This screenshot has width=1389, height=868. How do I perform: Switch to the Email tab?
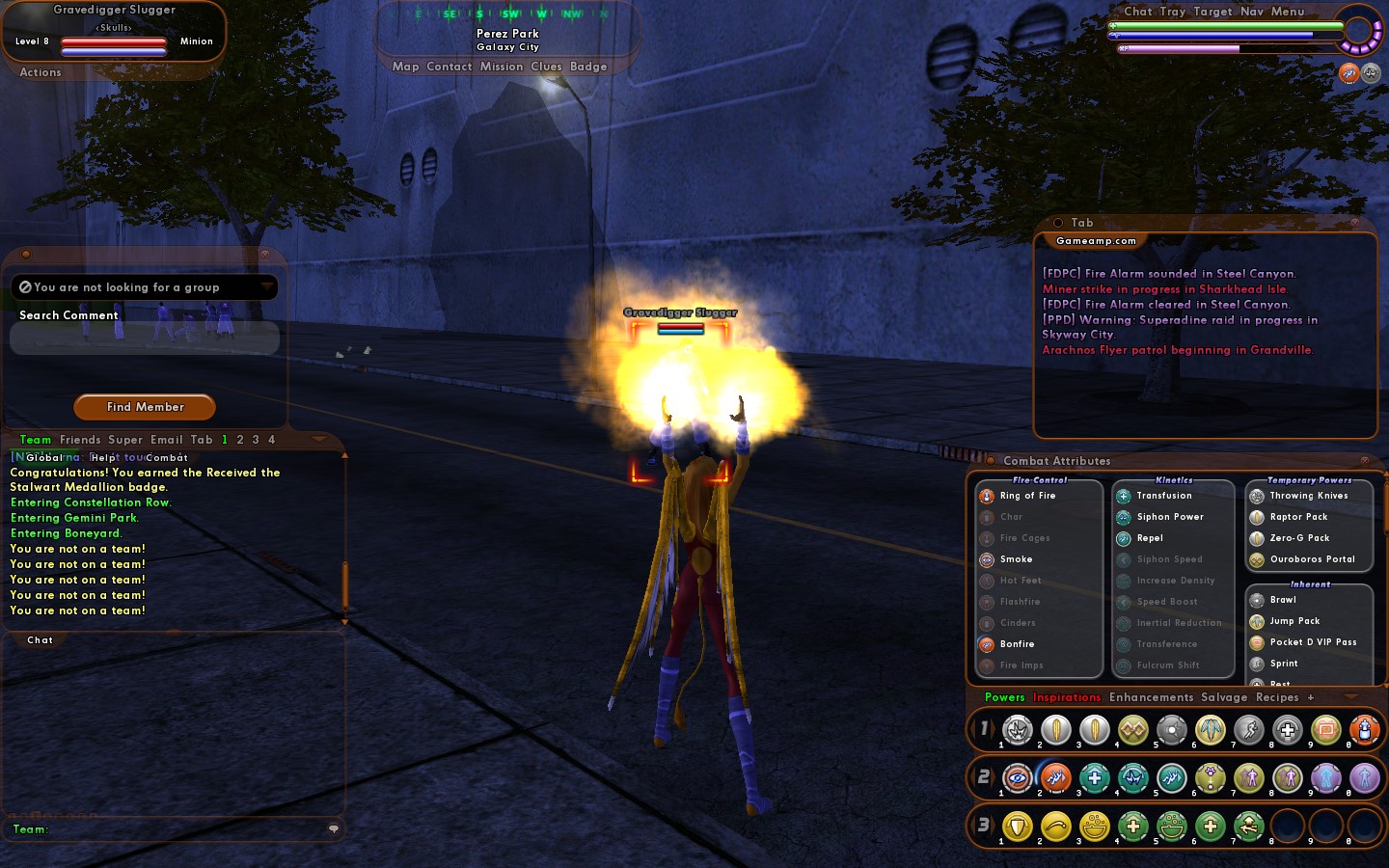[x=166, y=440]
